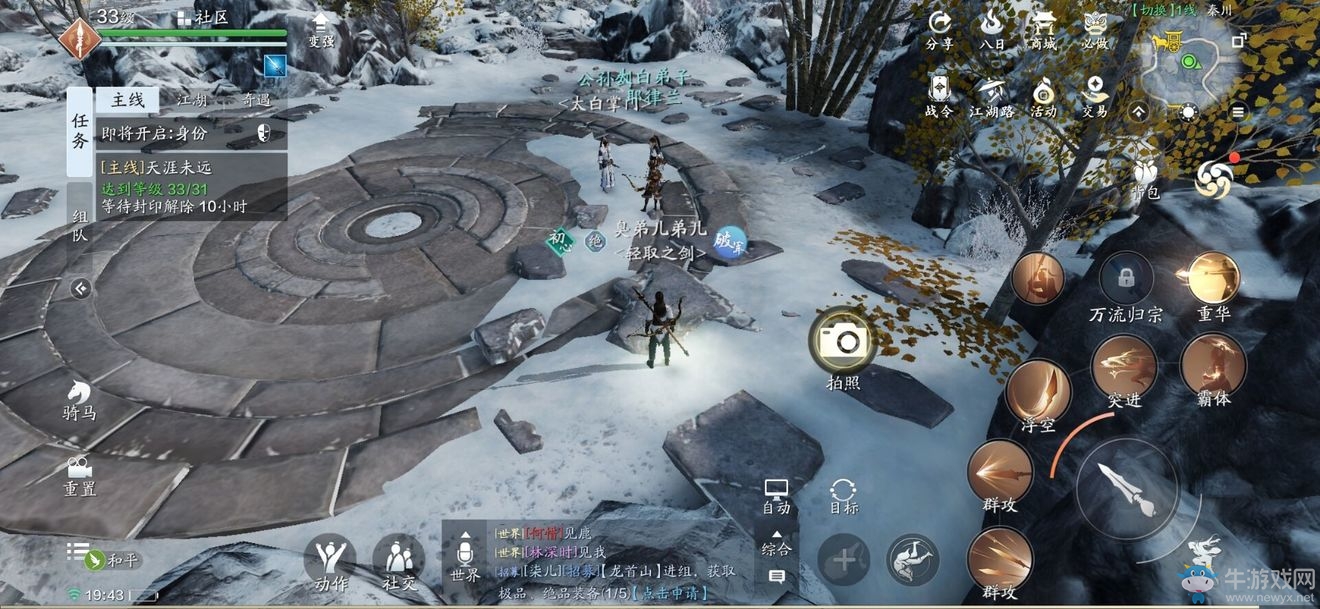Viewport: 1320px width, 609px height.
Task: Select the 天涯未远 main quest tracker
Action: click(191, 186)
